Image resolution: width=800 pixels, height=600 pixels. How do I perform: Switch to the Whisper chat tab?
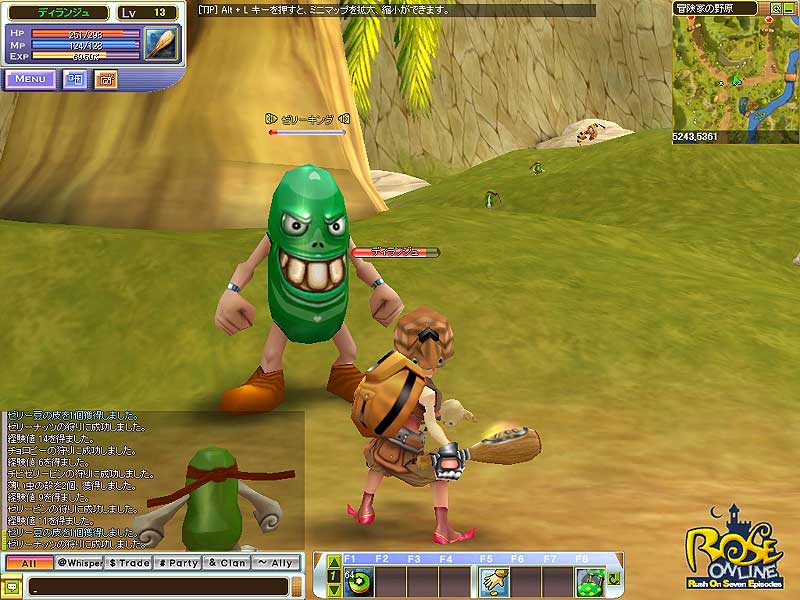(x=78, y=563)
